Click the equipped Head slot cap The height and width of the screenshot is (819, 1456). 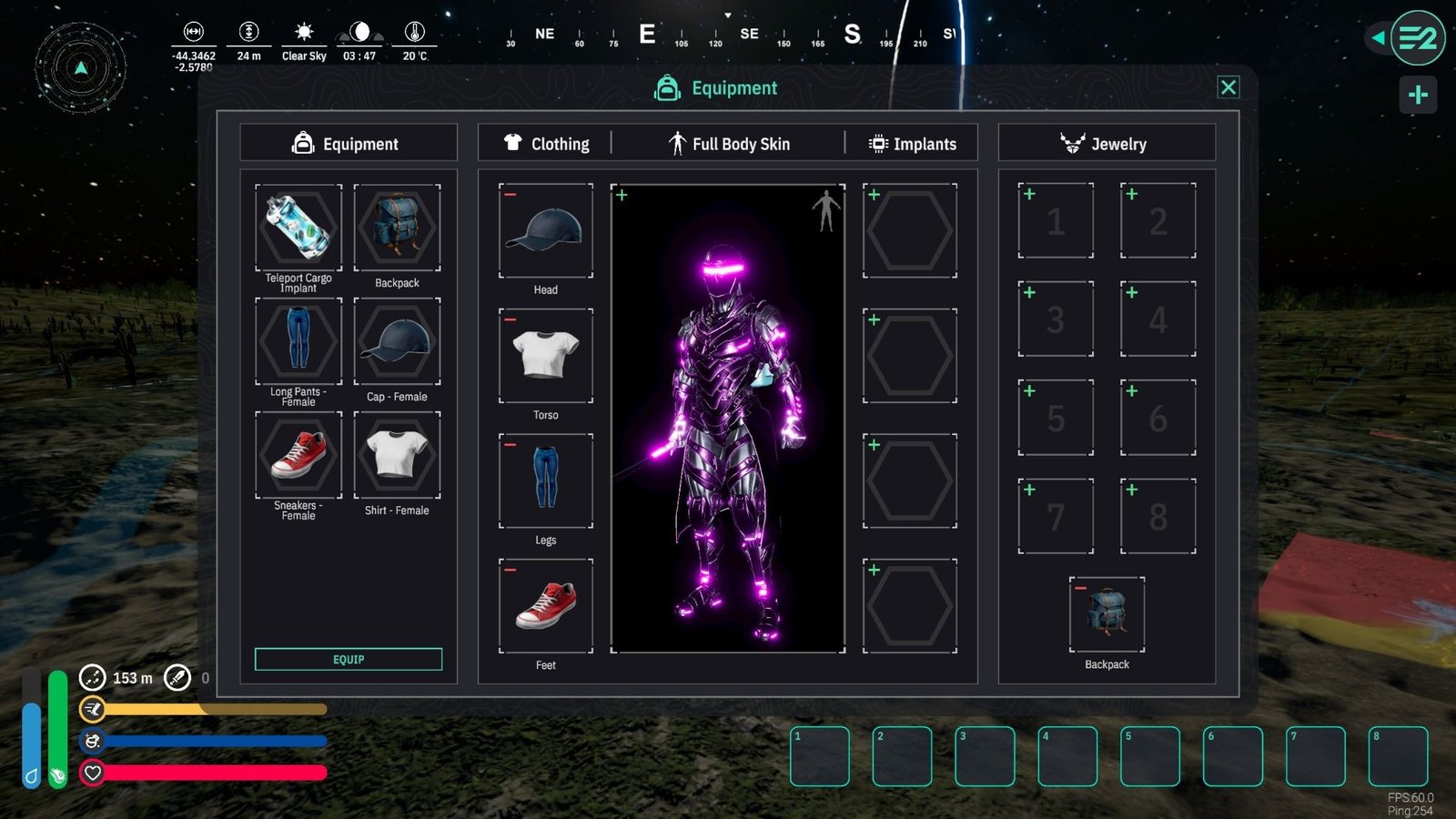click(x=546, y=231)
